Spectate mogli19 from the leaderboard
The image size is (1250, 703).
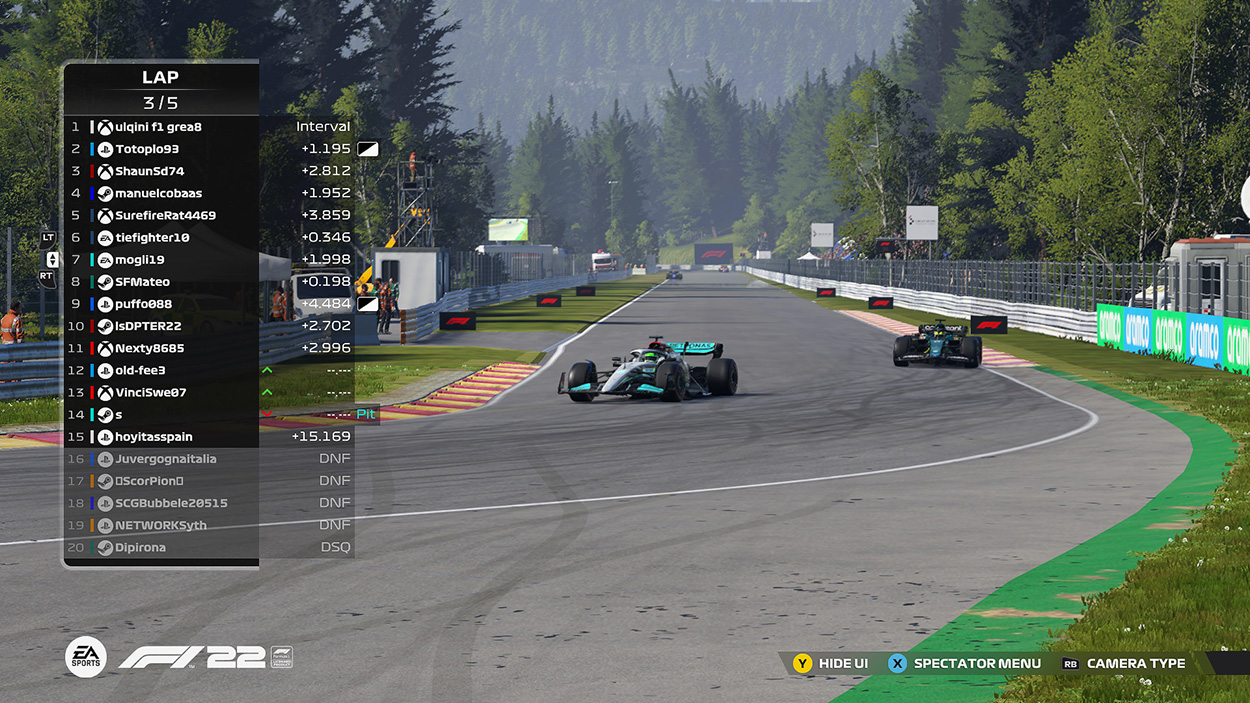pyautogui.click(x=140, y=260)
